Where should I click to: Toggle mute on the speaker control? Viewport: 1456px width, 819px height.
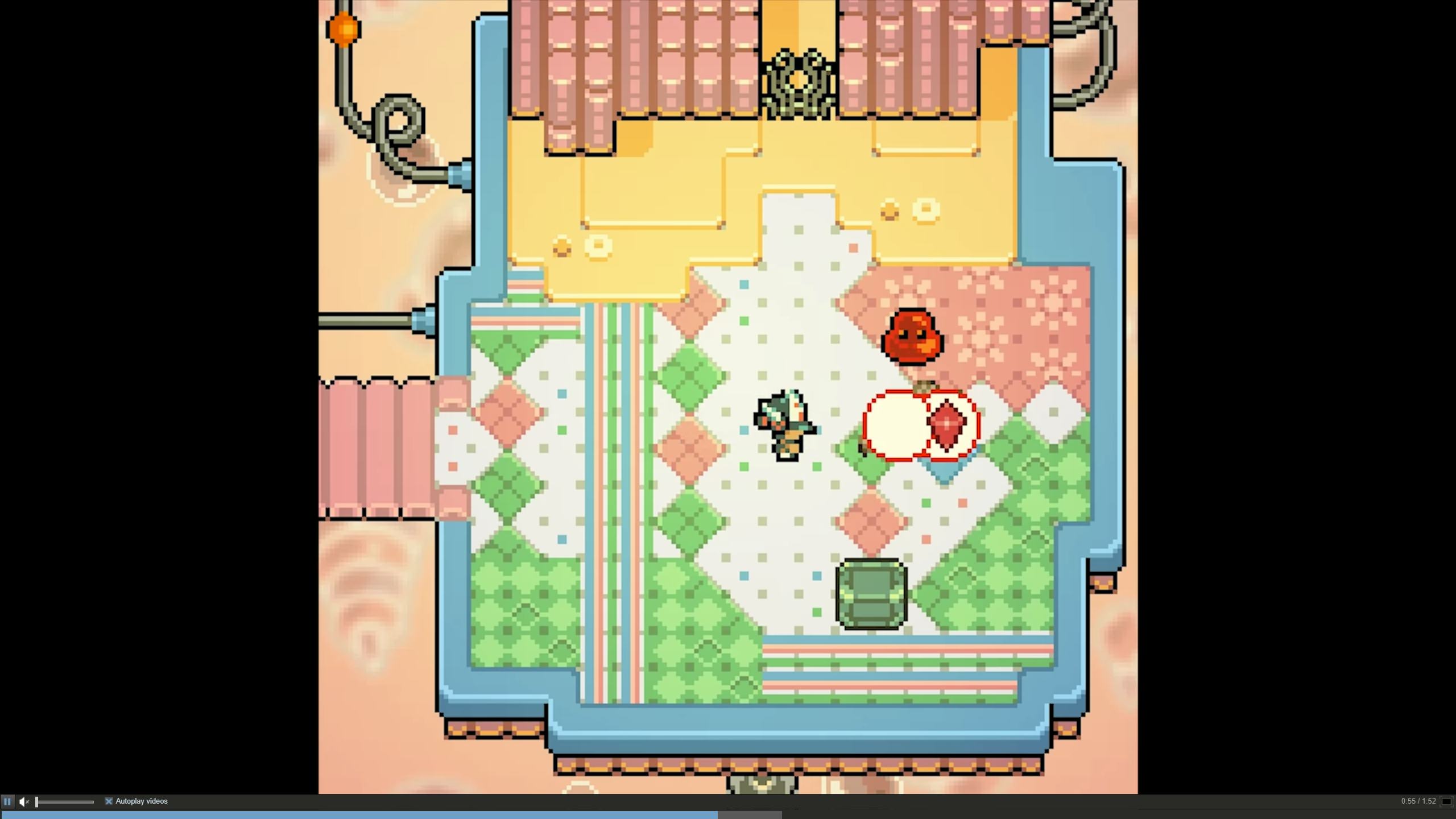(24, 801)
